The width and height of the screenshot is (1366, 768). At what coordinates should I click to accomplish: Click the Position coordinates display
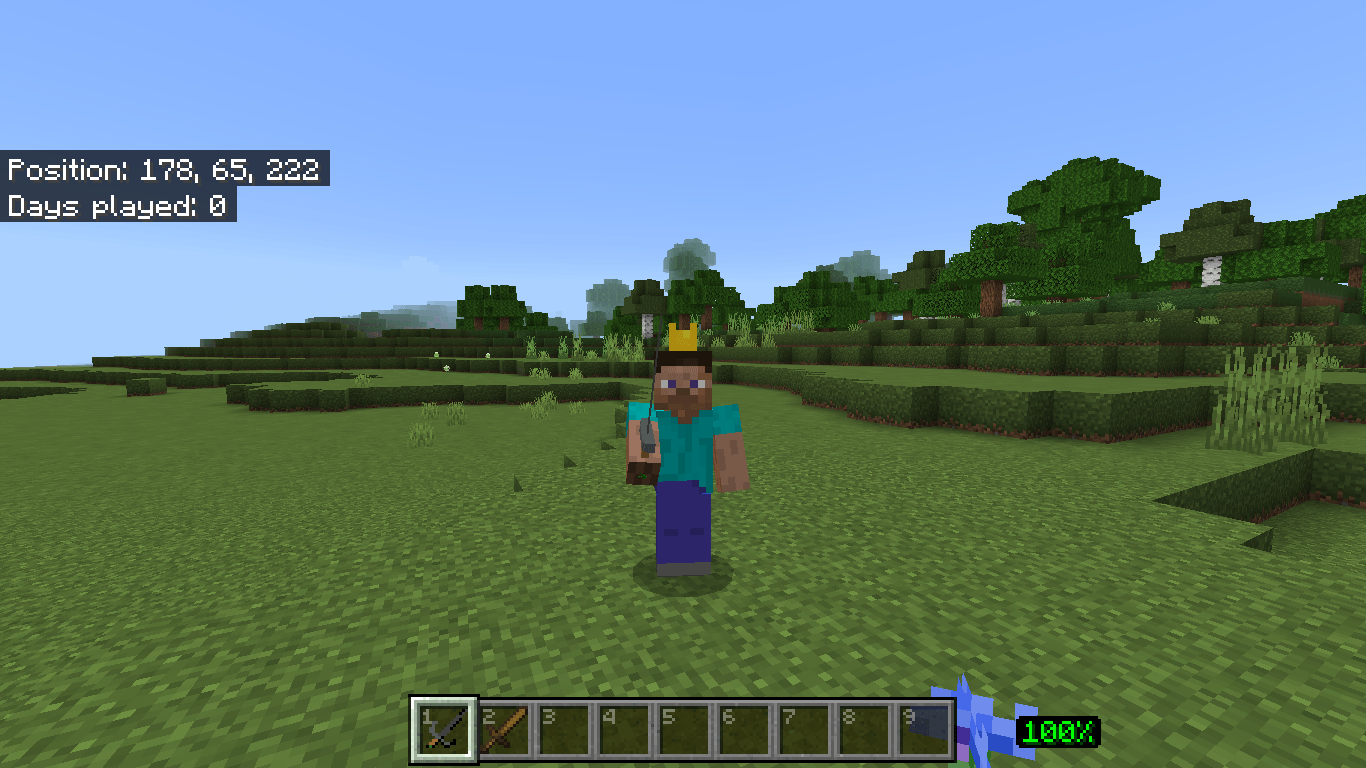point(163,169)
